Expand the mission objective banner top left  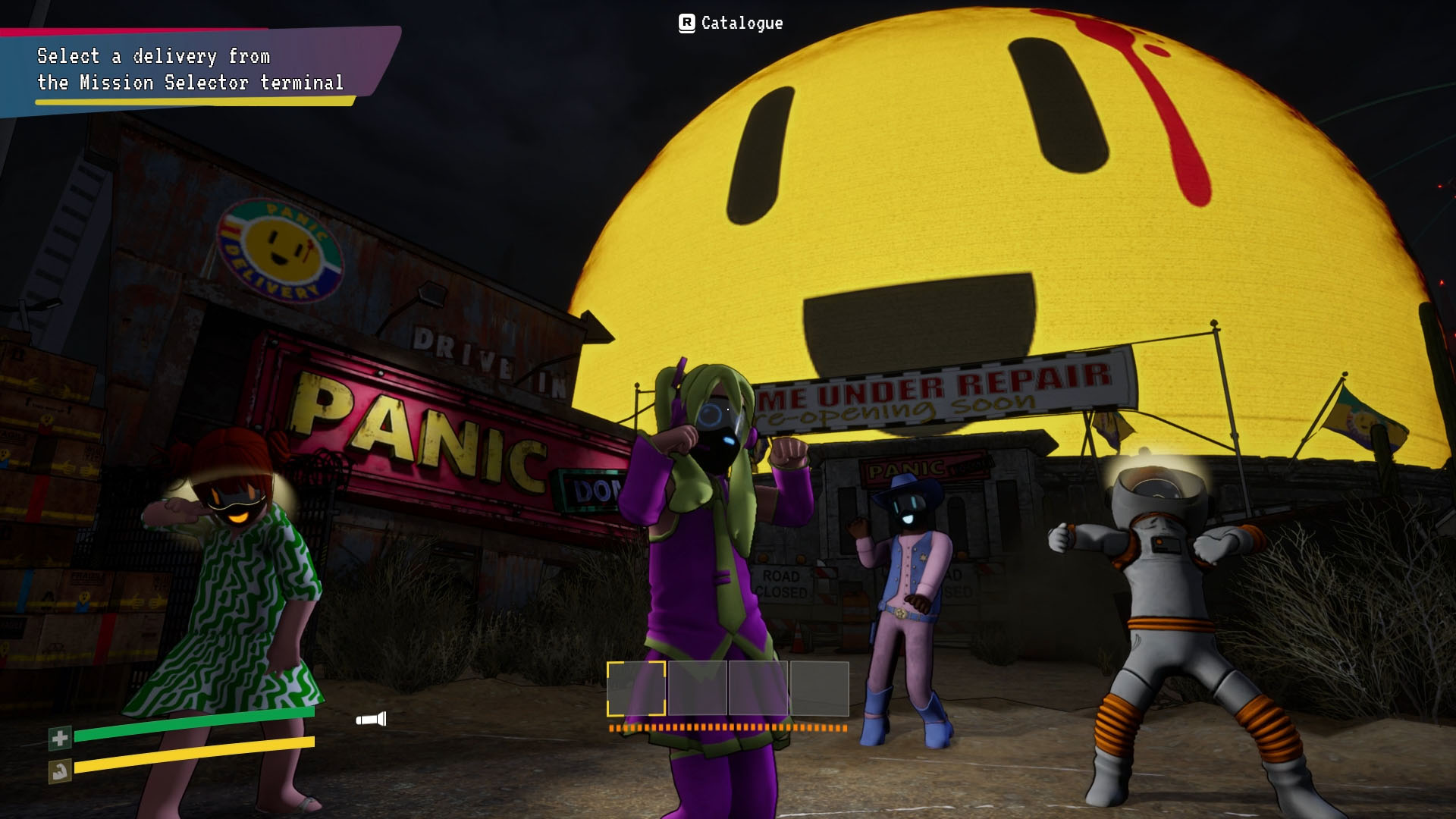(x=190, y=68)
